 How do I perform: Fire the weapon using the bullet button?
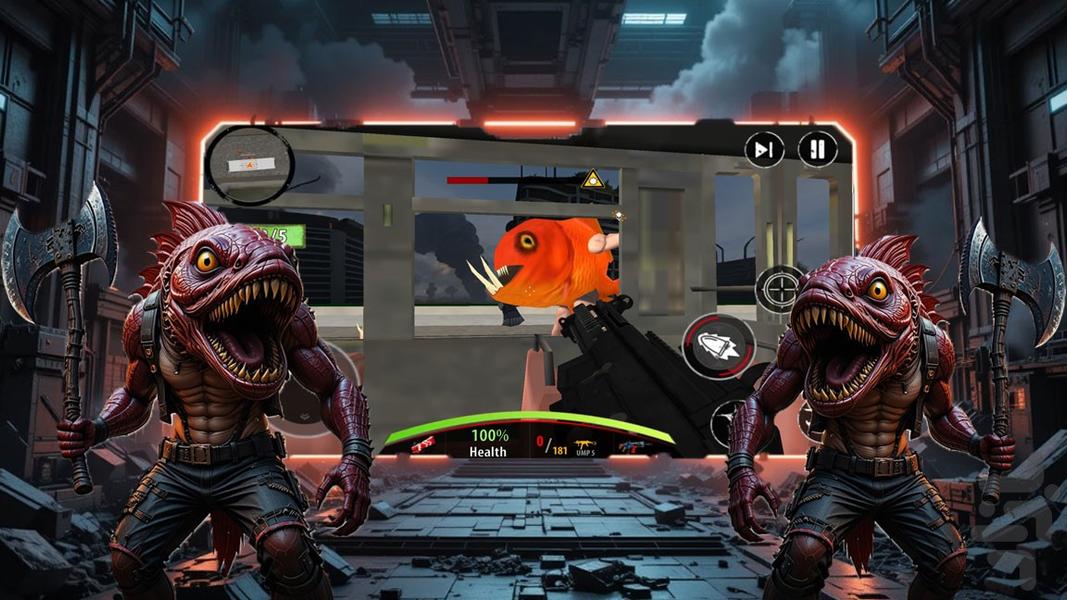pos(718,345)
